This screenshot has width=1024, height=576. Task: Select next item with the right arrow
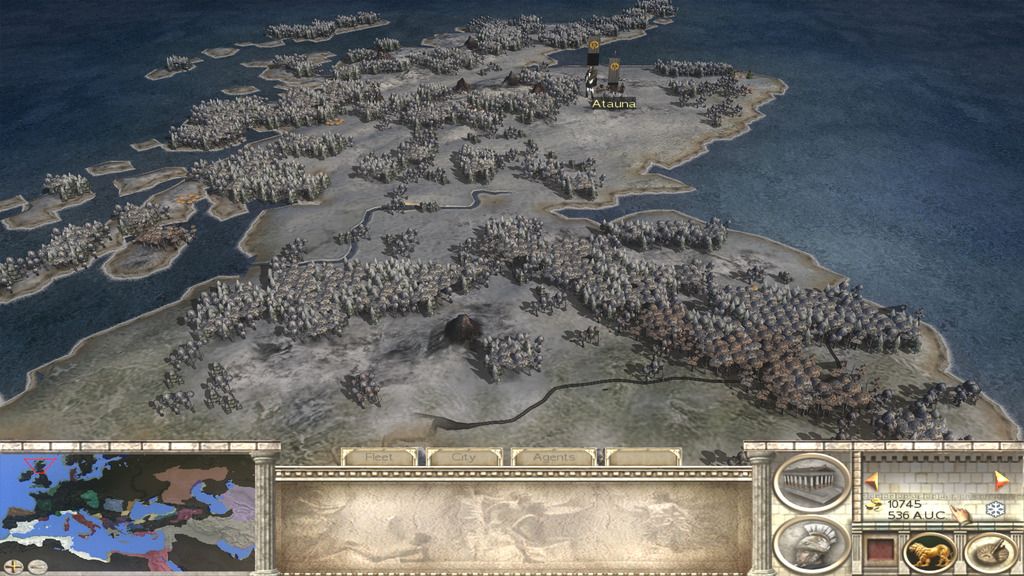pos(1001,481)
